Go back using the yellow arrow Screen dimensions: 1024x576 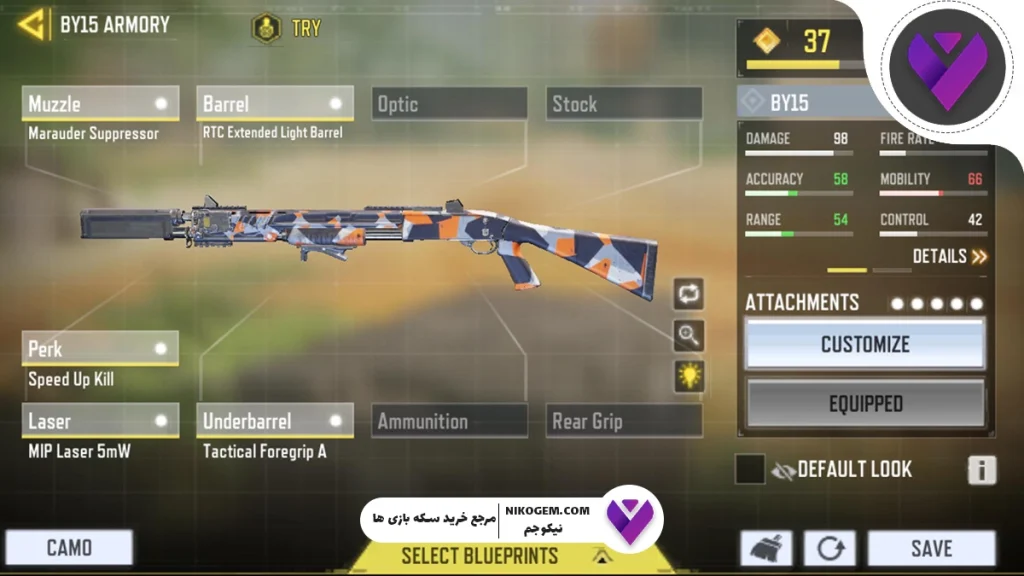coord(32,25)
